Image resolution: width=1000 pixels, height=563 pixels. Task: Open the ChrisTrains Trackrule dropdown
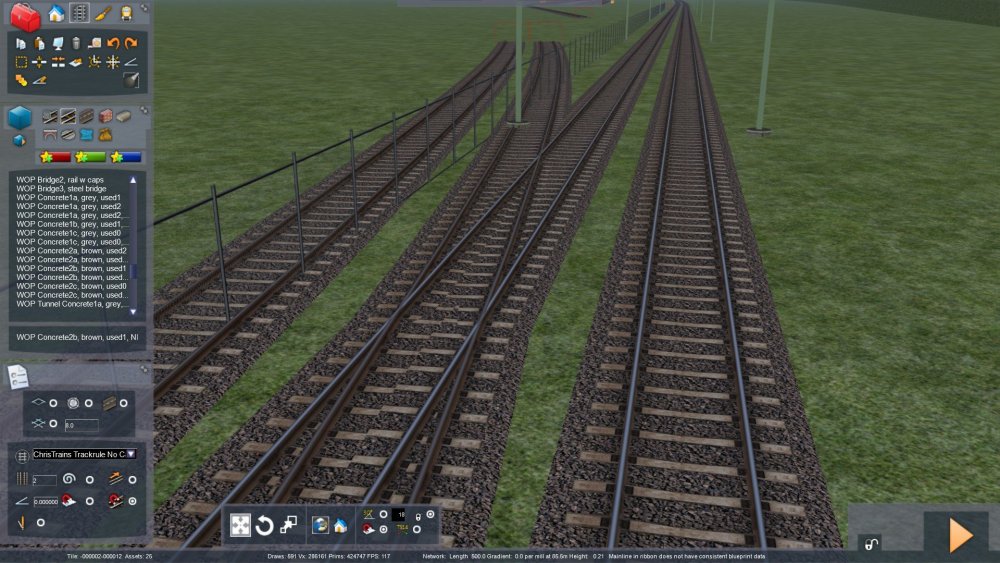click(129, 454)
